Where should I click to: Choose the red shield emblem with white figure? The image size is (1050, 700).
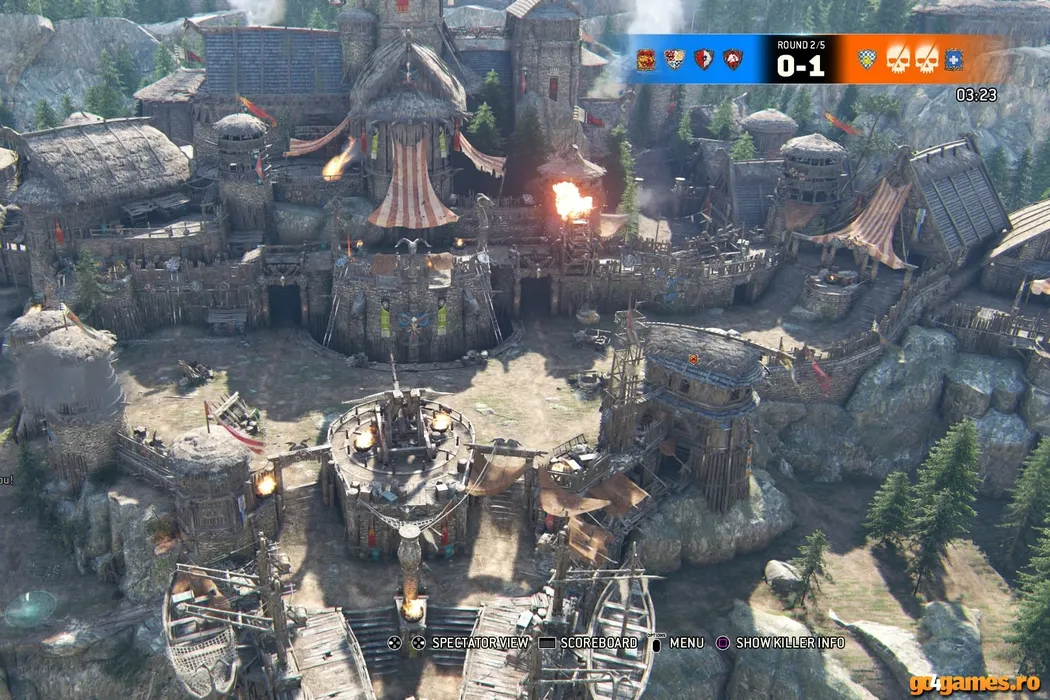[x=703, y=59]
